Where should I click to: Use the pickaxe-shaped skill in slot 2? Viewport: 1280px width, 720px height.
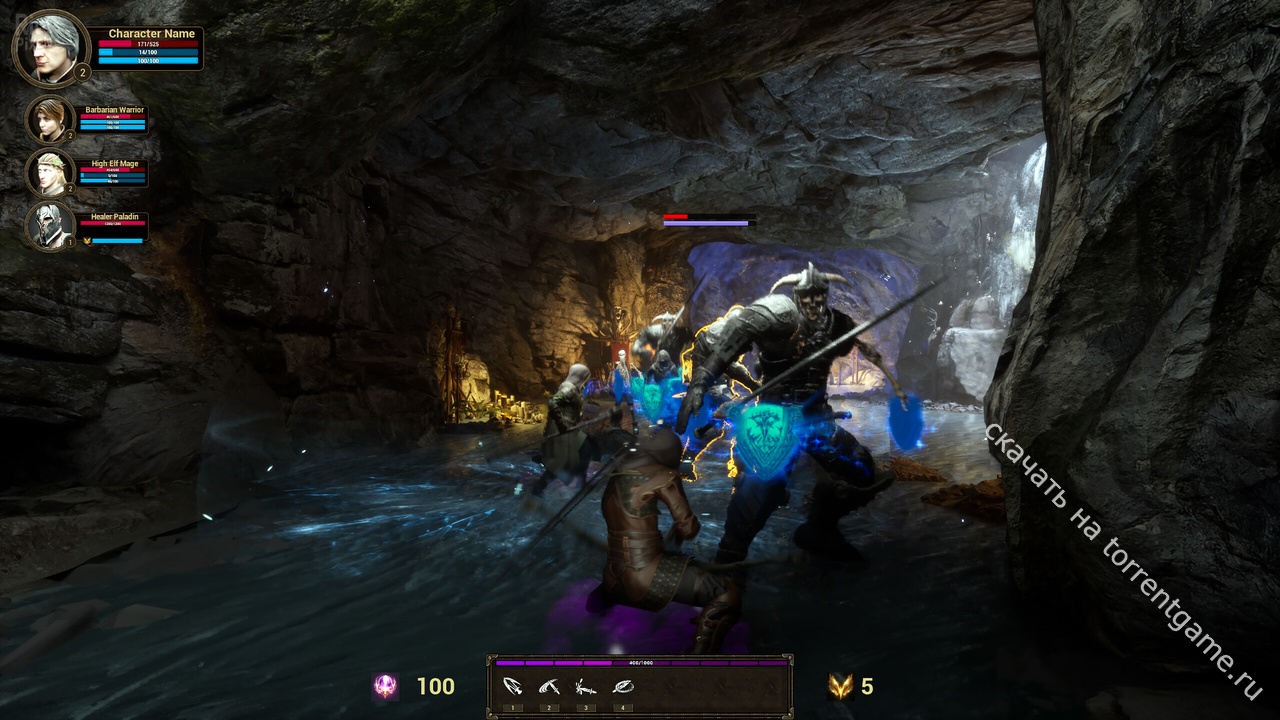pyautogui.click(x=548, y=687)
